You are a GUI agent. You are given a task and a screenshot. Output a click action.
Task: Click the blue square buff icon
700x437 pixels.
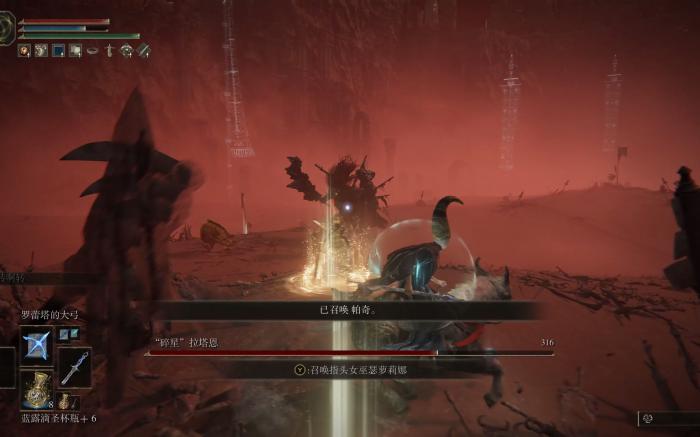click(x=58, y=50)
